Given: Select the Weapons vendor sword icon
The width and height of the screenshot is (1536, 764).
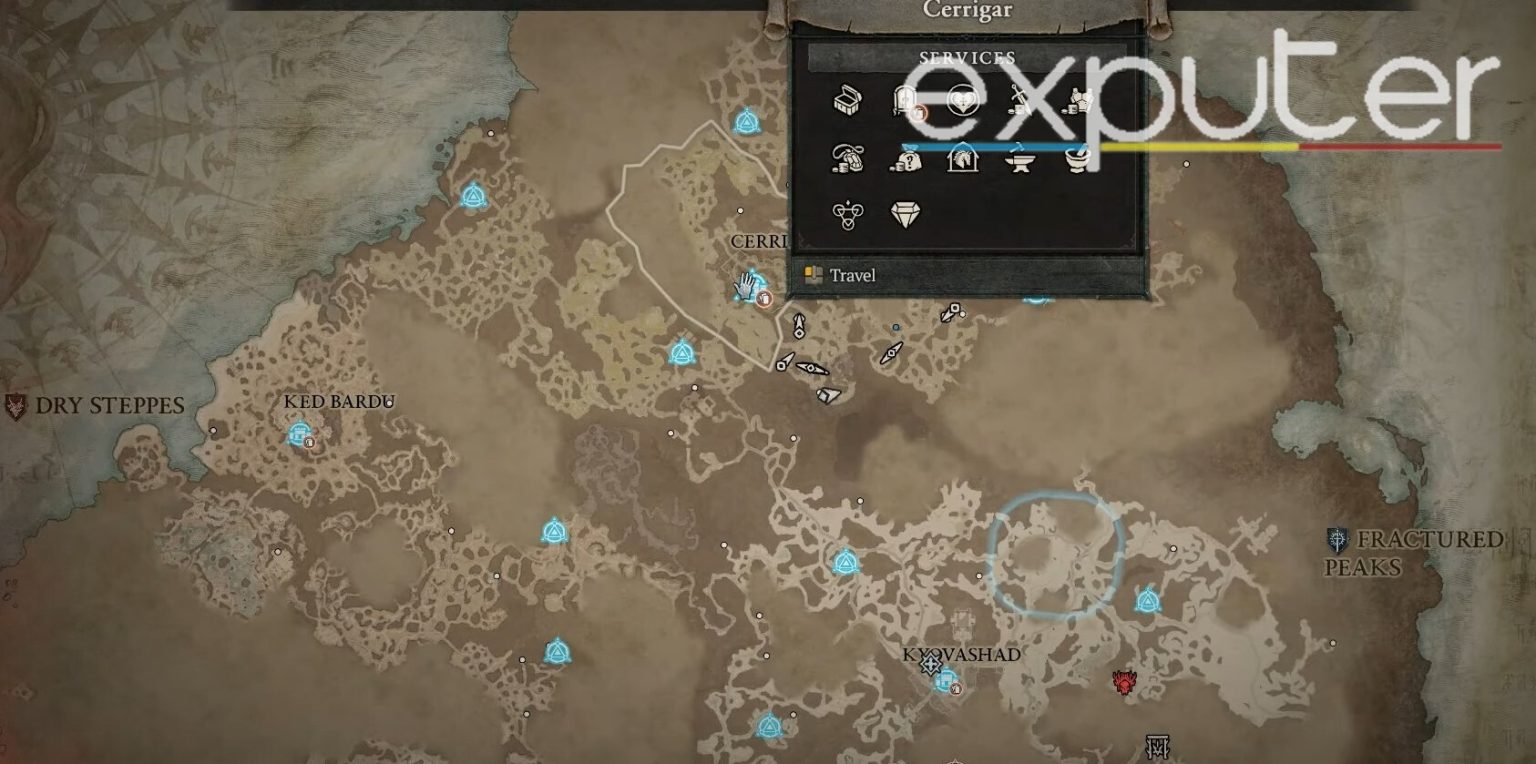Looking at the screenshot, I should (1018, 100).
